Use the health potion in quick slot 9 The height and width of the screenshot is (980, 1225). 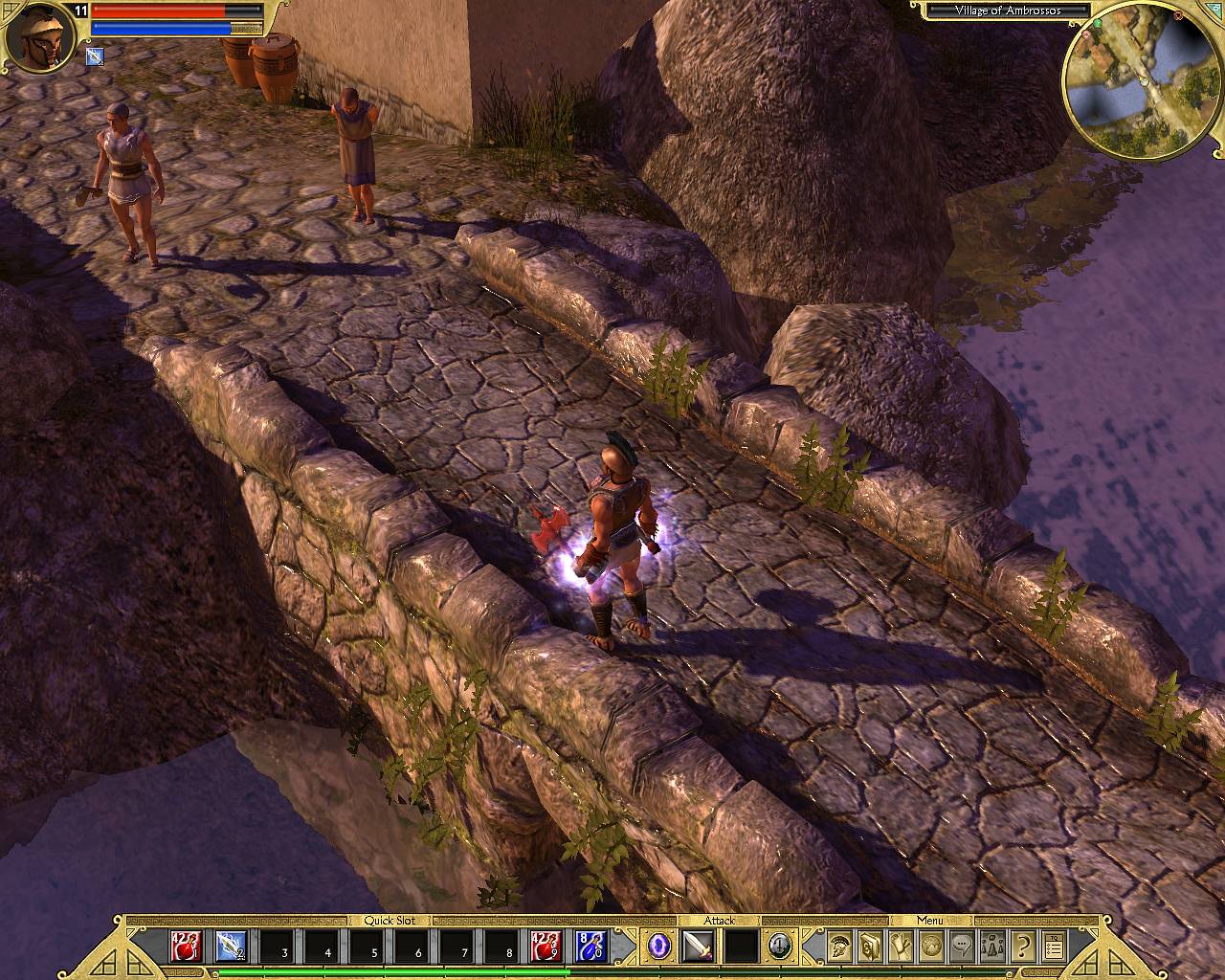(545, 947)
